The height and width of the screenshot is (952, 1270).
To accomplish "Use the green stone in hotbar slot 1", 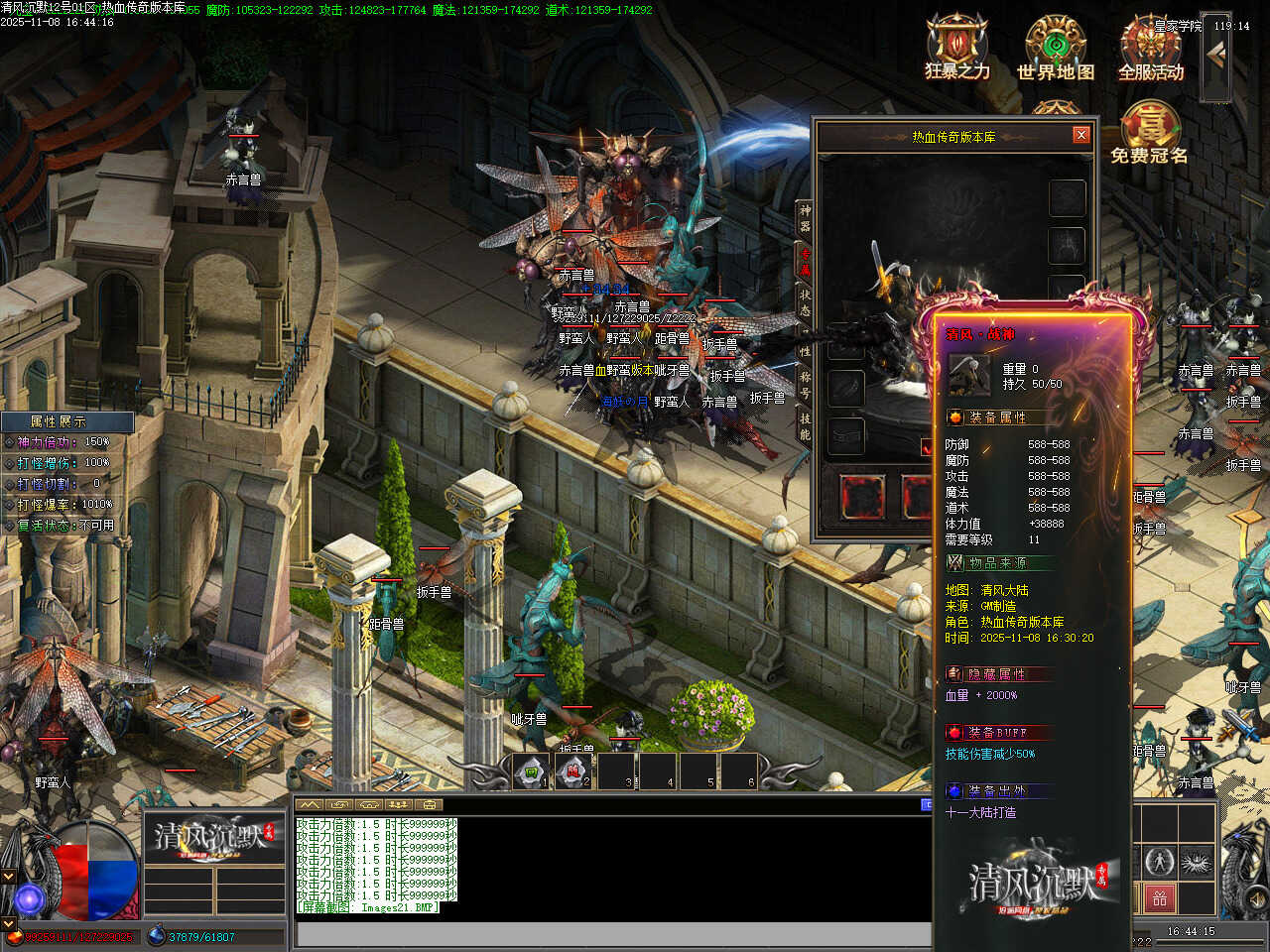I will point(531,771).
